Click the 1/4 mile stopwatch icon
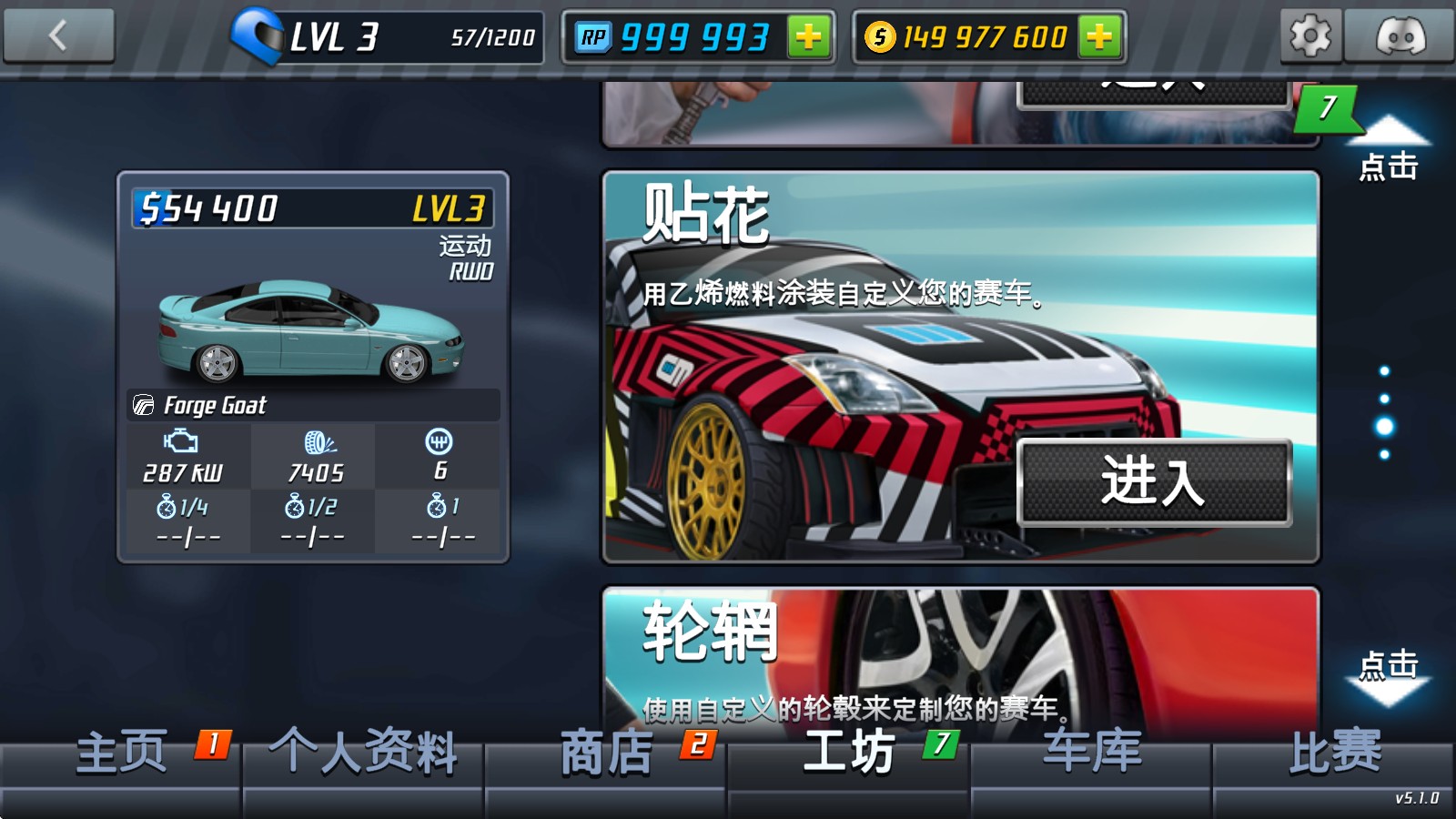 pos(167,505)
